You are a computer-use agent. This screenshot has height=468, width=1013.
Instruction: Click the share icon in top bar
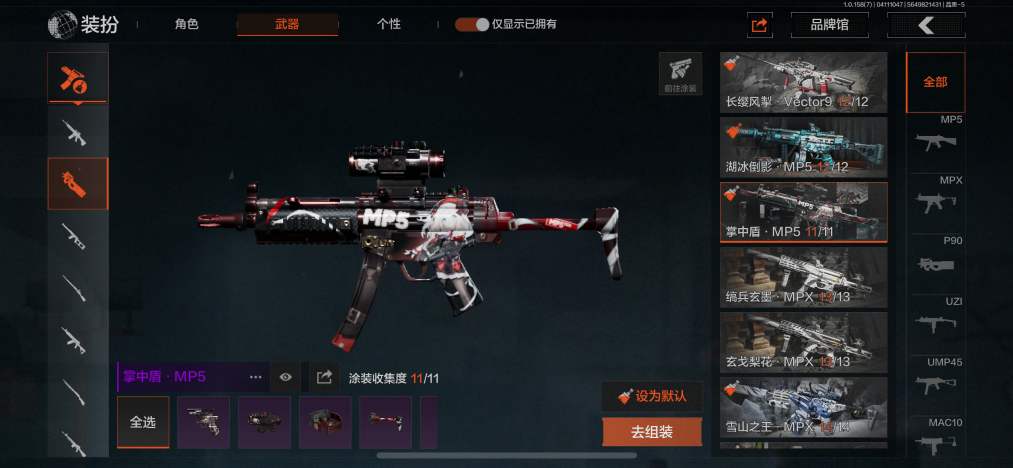(x=759, y=25)
